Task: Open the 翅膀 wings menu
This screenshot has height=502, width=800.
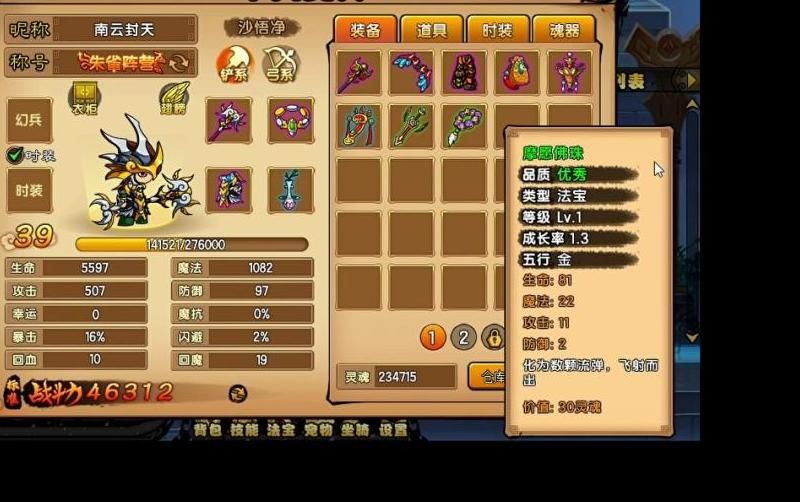Action: pos(174,98)
